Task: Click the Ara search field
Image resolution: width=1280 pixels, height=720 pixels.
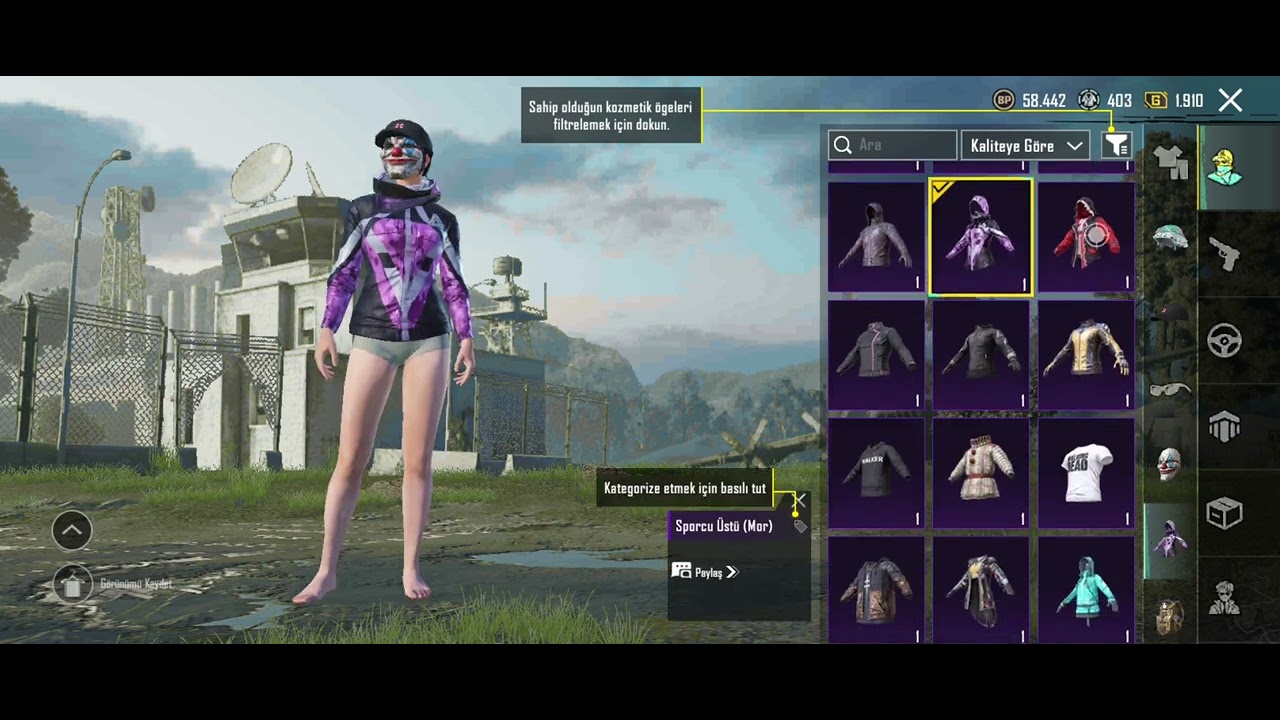Action: pos(893,145)
